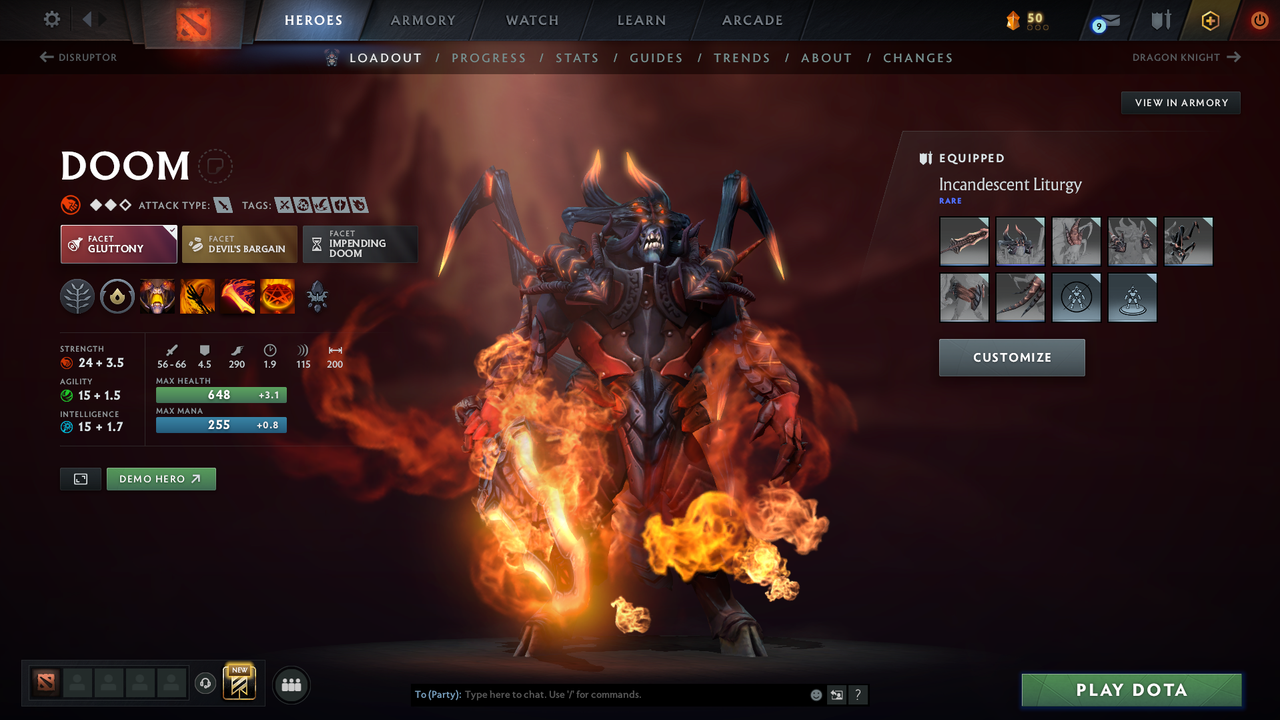Open the talent tree icon
The height and width of the screenshot is (720, 1280).
pos(77,296)
